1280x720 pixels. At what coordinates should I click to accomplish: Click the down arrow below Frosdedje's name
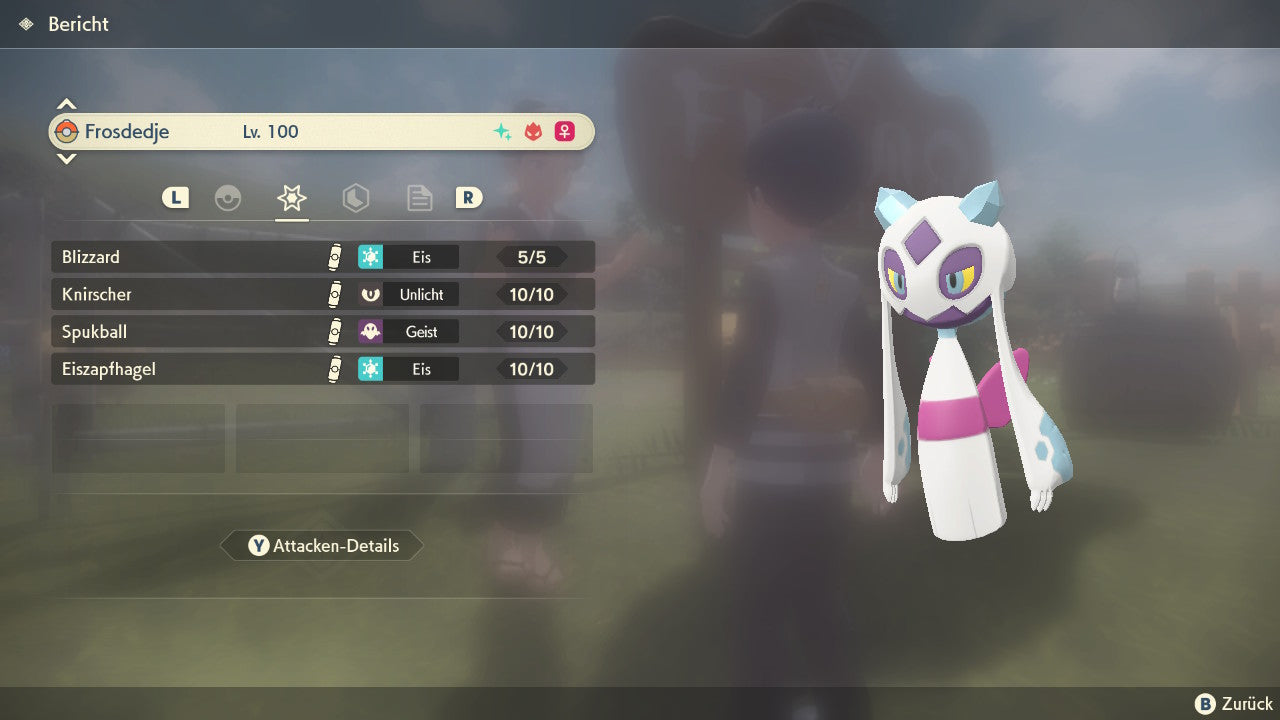66,158
